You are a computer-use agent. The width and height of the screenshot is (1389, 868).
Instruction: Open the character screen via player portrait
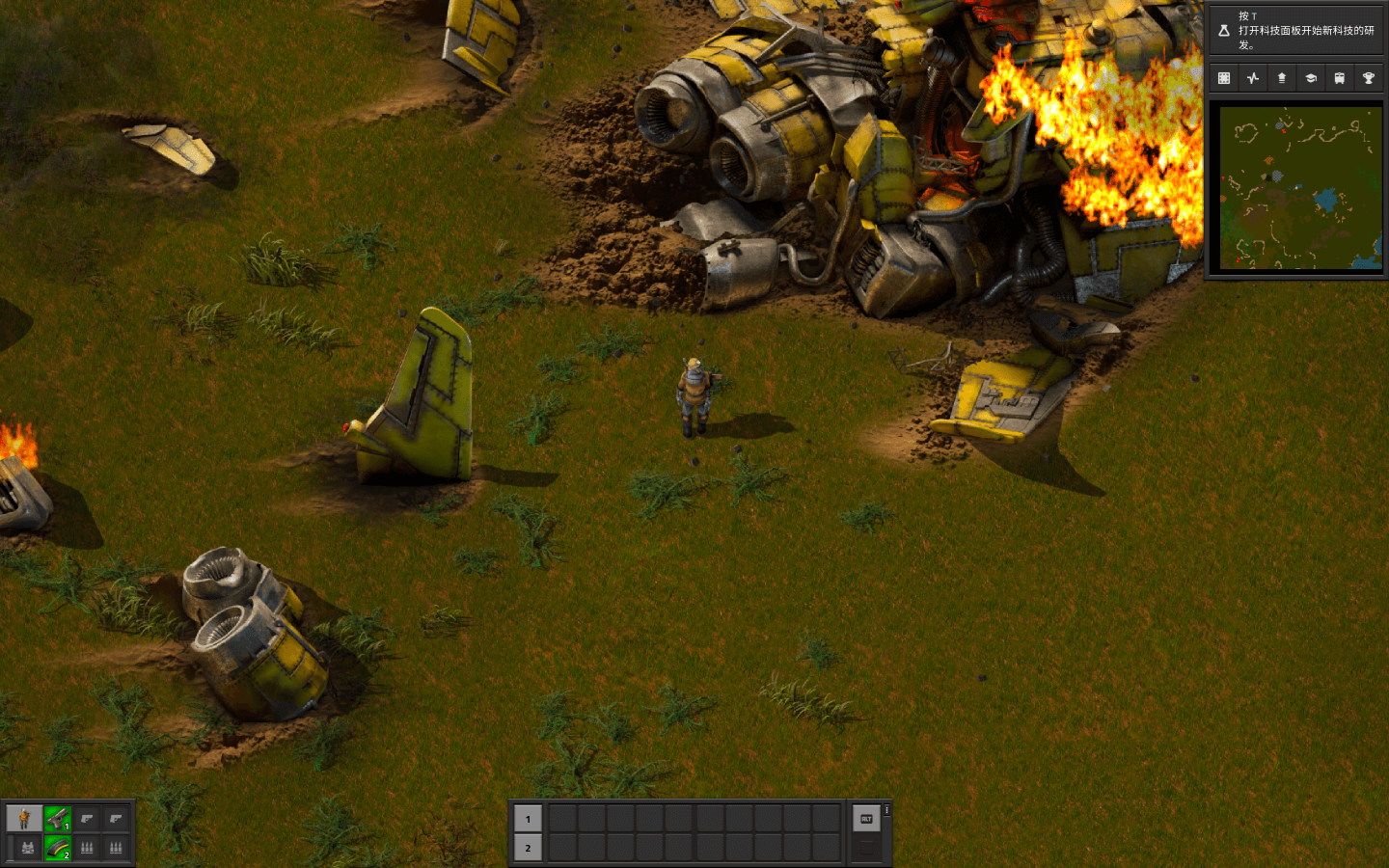tap(24, 819)
